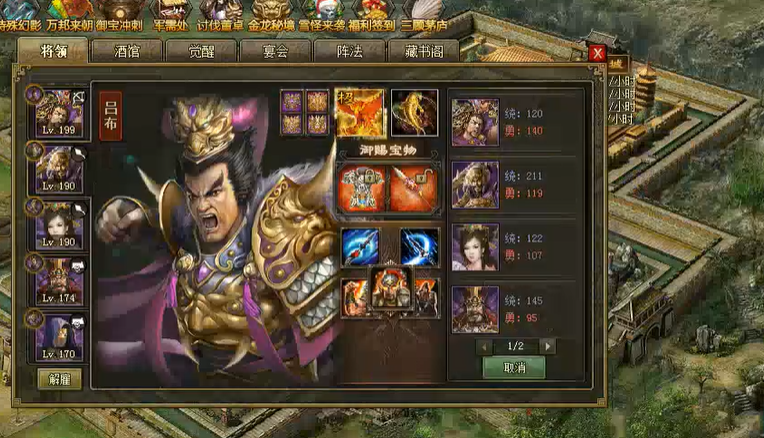This screenshot has width=764, height=438.
Task: Select the Lv. 199 general portrait
Action: click(60, 111)
